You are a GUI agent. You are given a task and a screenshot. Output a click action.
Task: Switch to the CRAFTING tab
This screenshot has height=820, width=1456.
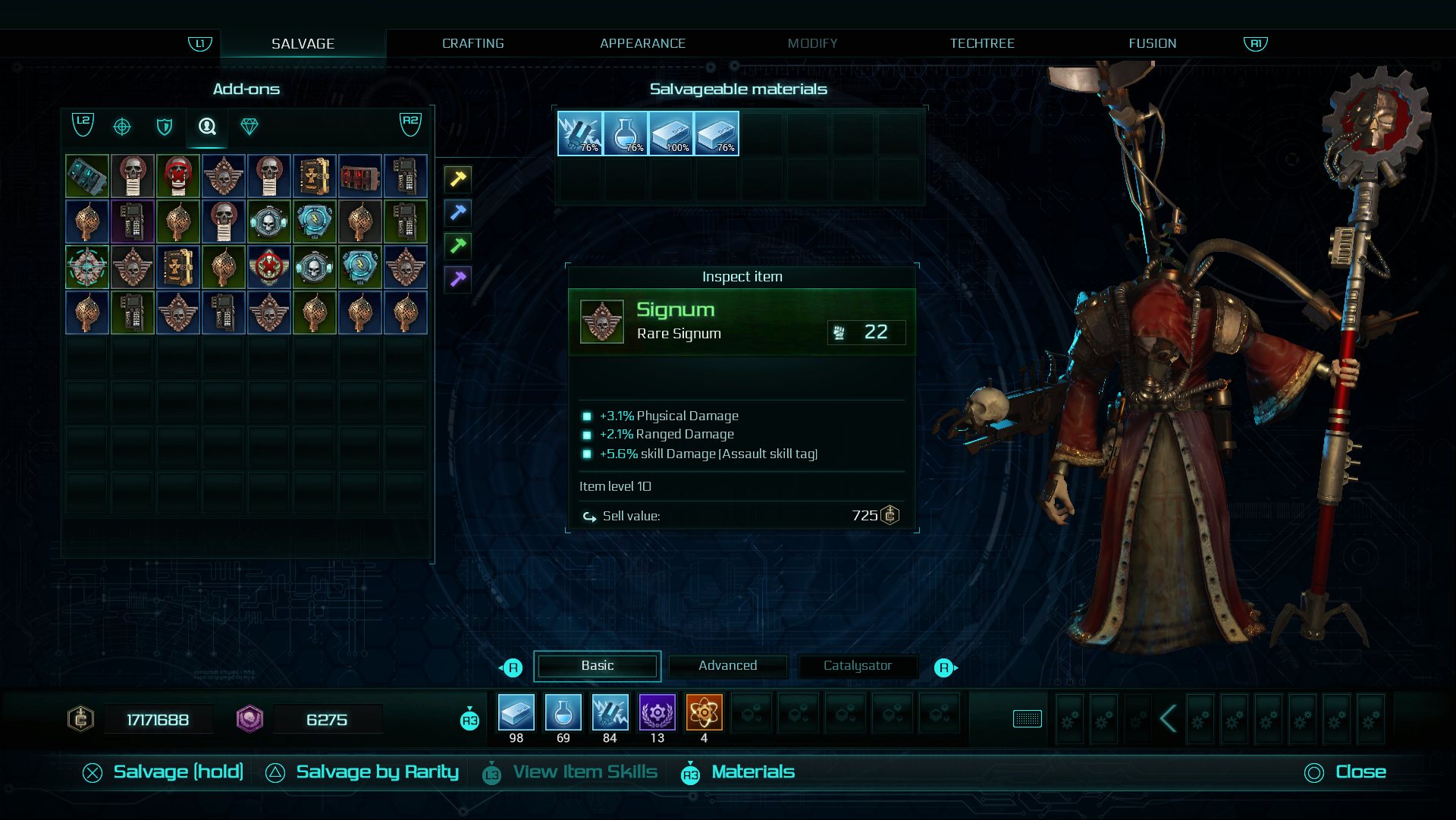[472, 43]
